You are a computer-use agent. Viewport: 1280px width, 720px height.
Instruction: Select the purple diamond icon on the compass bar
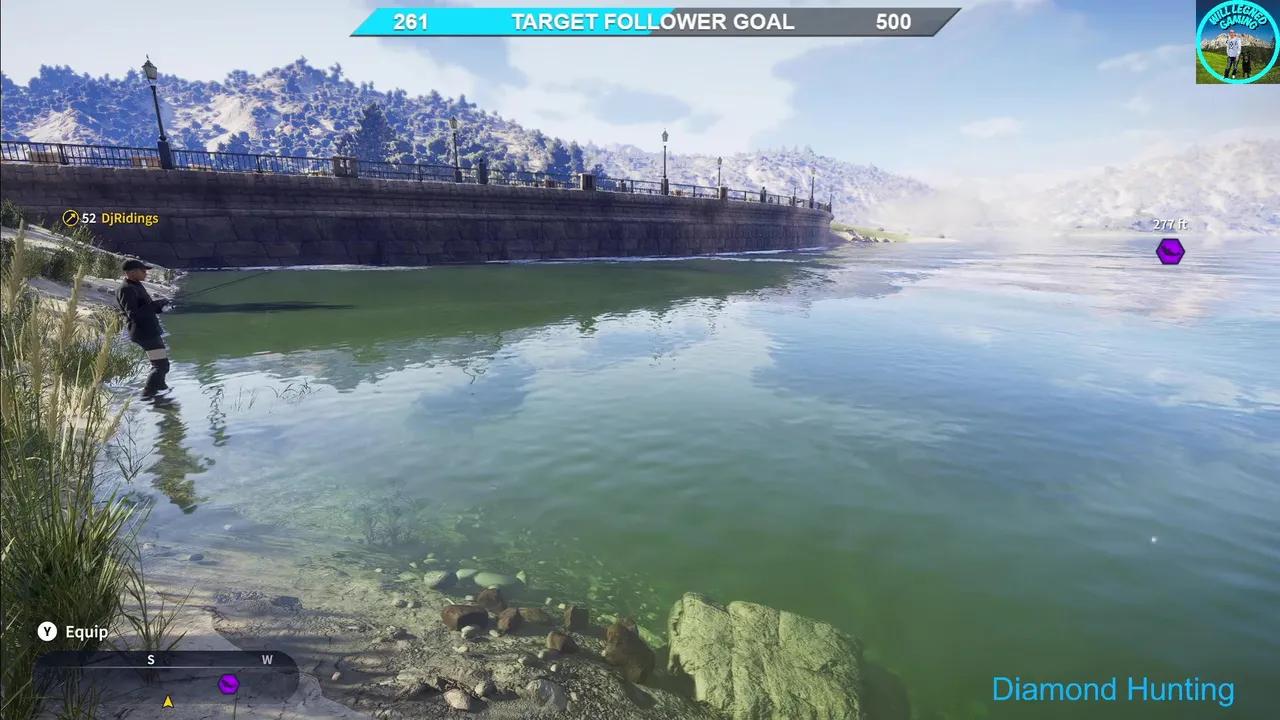228,684
